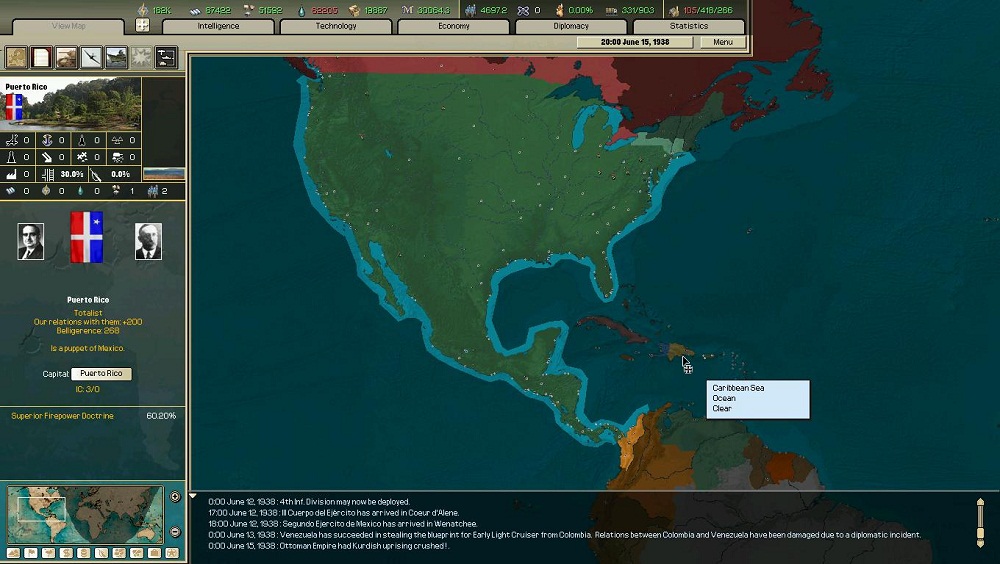Image resolution: width=1000 pixels, height=564 pixels.
Task: Zoom in with the minimap plus button
Action: point(175,497)
